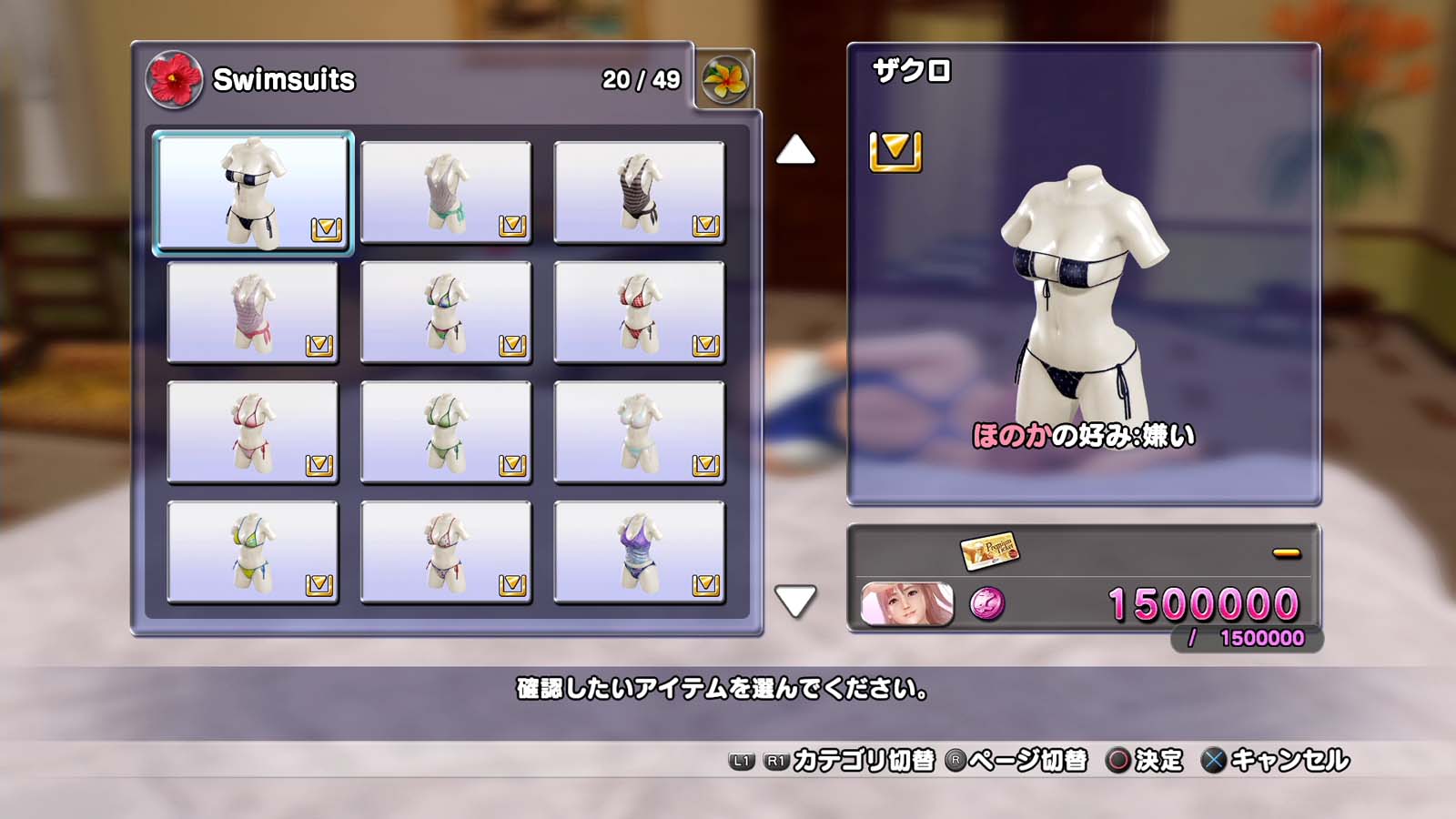Select the dark striped one-piece swimsuit

(x=639, y=192)
